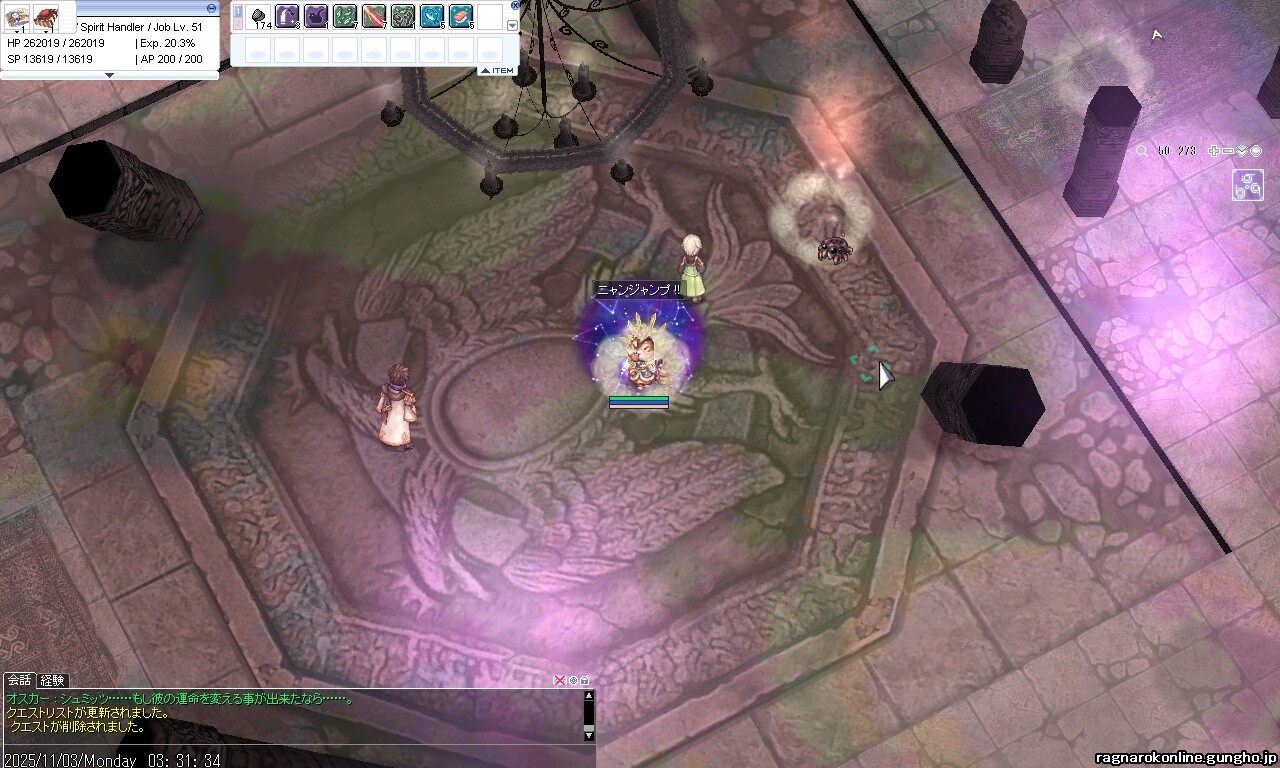1280x768 pixels.
Task: Expand the status window's bottom arrow
Action: 110,75
